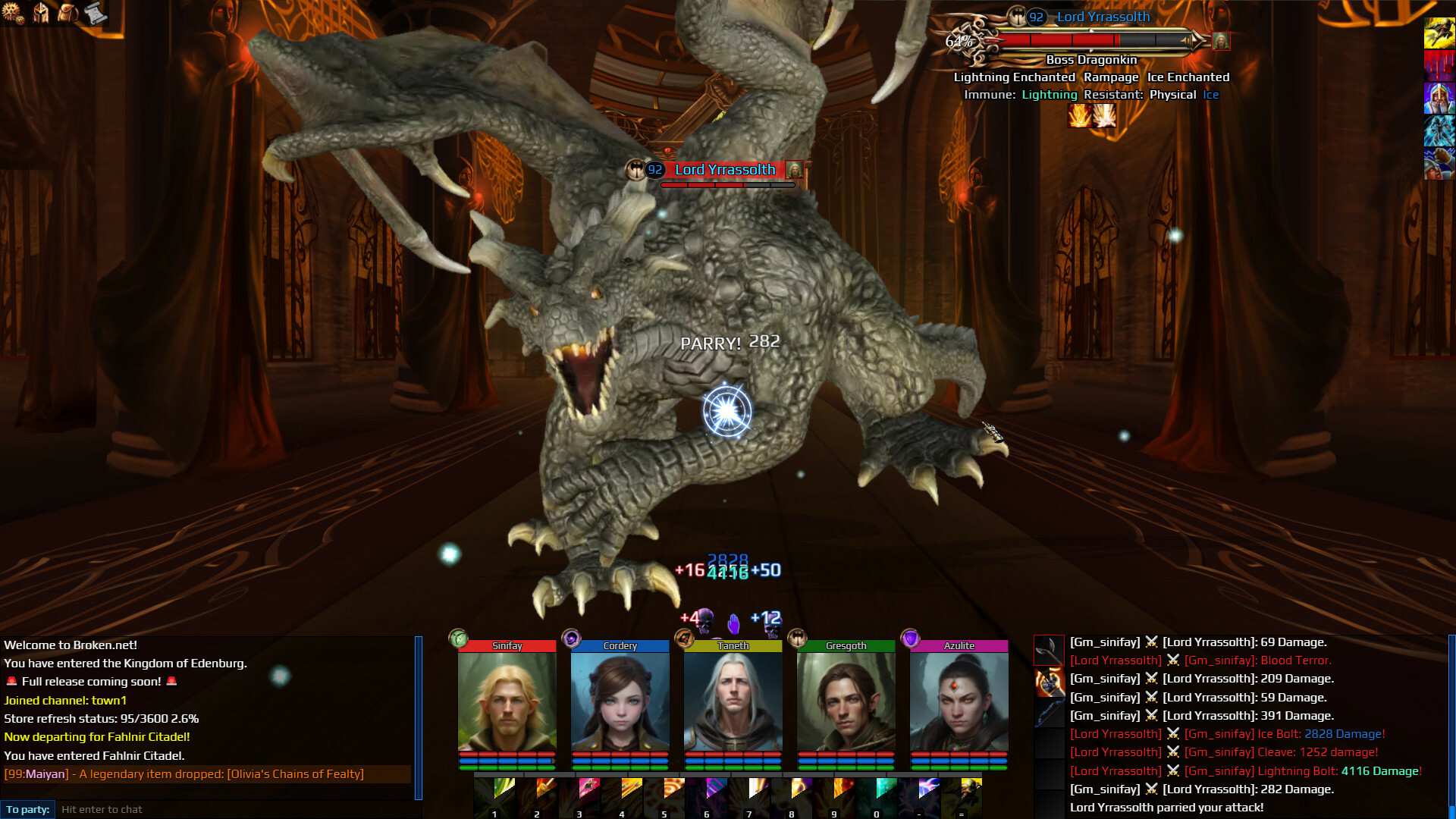This screenshot has width=1456, height=819.
Task: Click the bat emblem on Gresgoth's party frame
Action: 797,638
